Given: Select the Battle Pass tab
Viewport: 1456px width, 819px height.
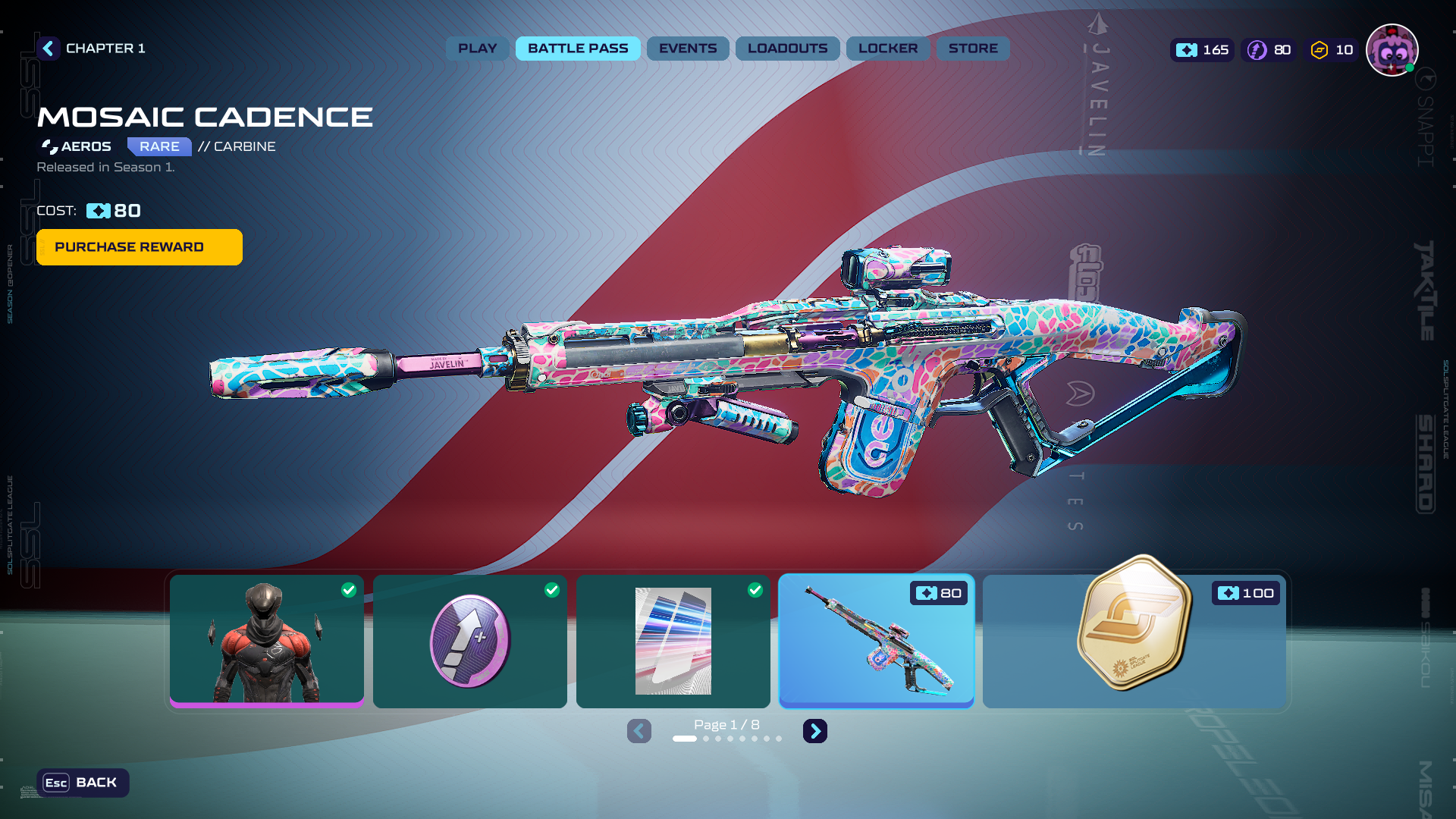Looking at the screenshot, I should (x=578, y=49).
